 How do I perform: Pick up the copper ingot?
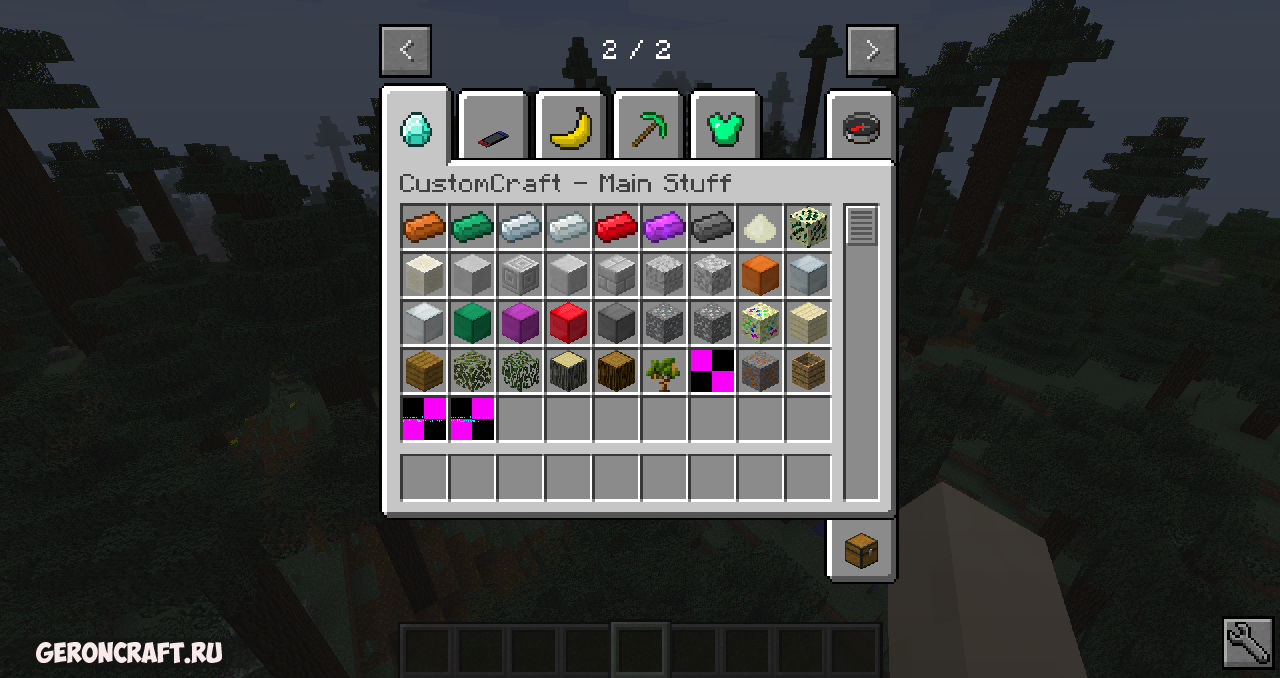pyautogui.click(x=424, y=227)
